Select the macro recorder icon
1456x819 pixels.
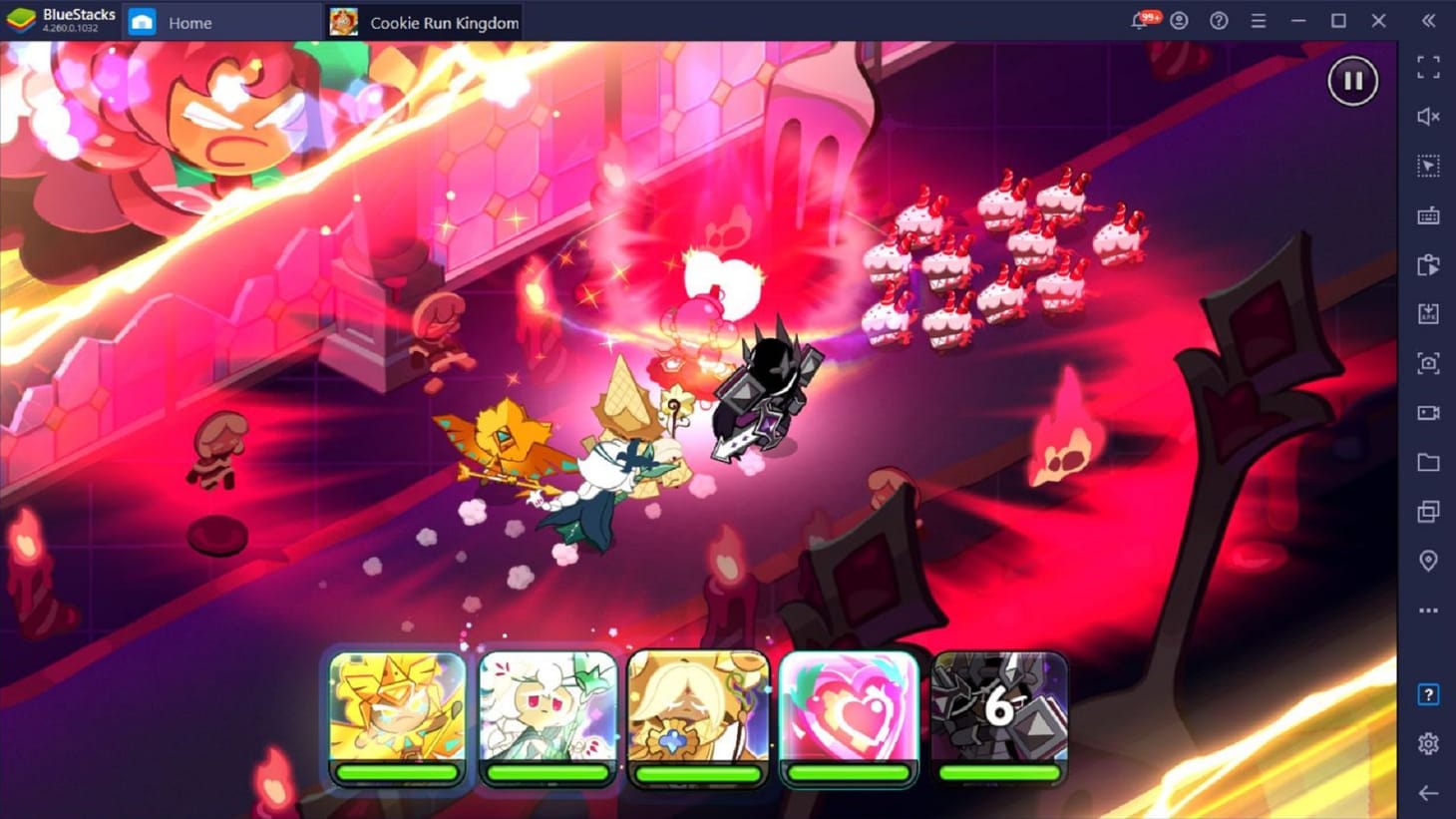pos(1428,264)
